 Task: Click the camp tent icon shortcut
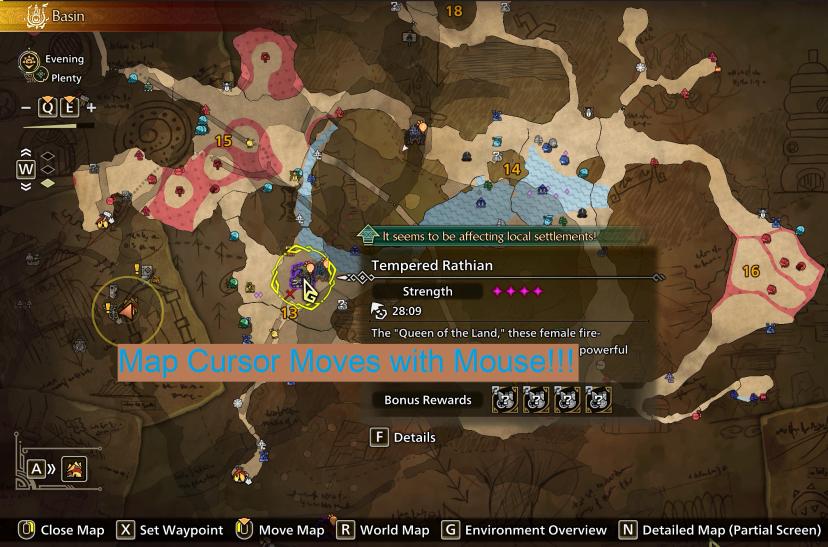73,468
